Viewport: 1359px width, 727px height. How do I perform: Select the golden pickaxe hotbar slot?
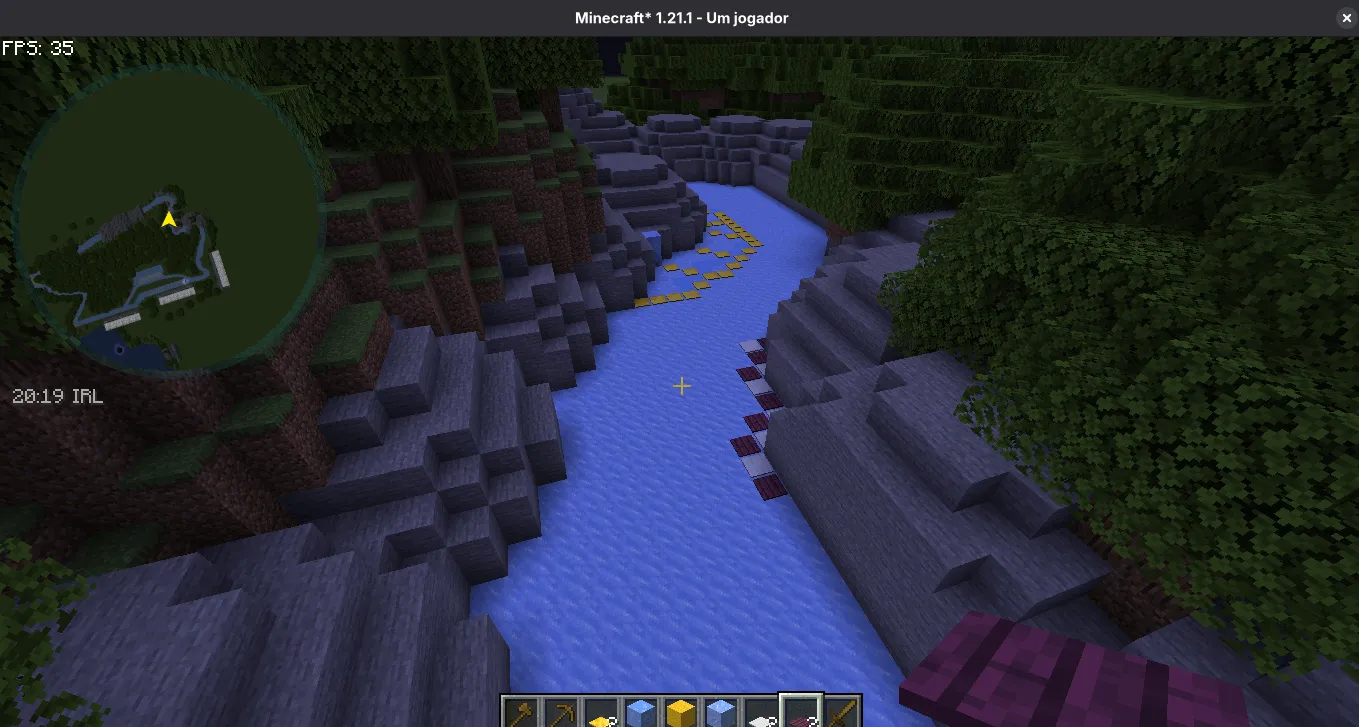563,712
